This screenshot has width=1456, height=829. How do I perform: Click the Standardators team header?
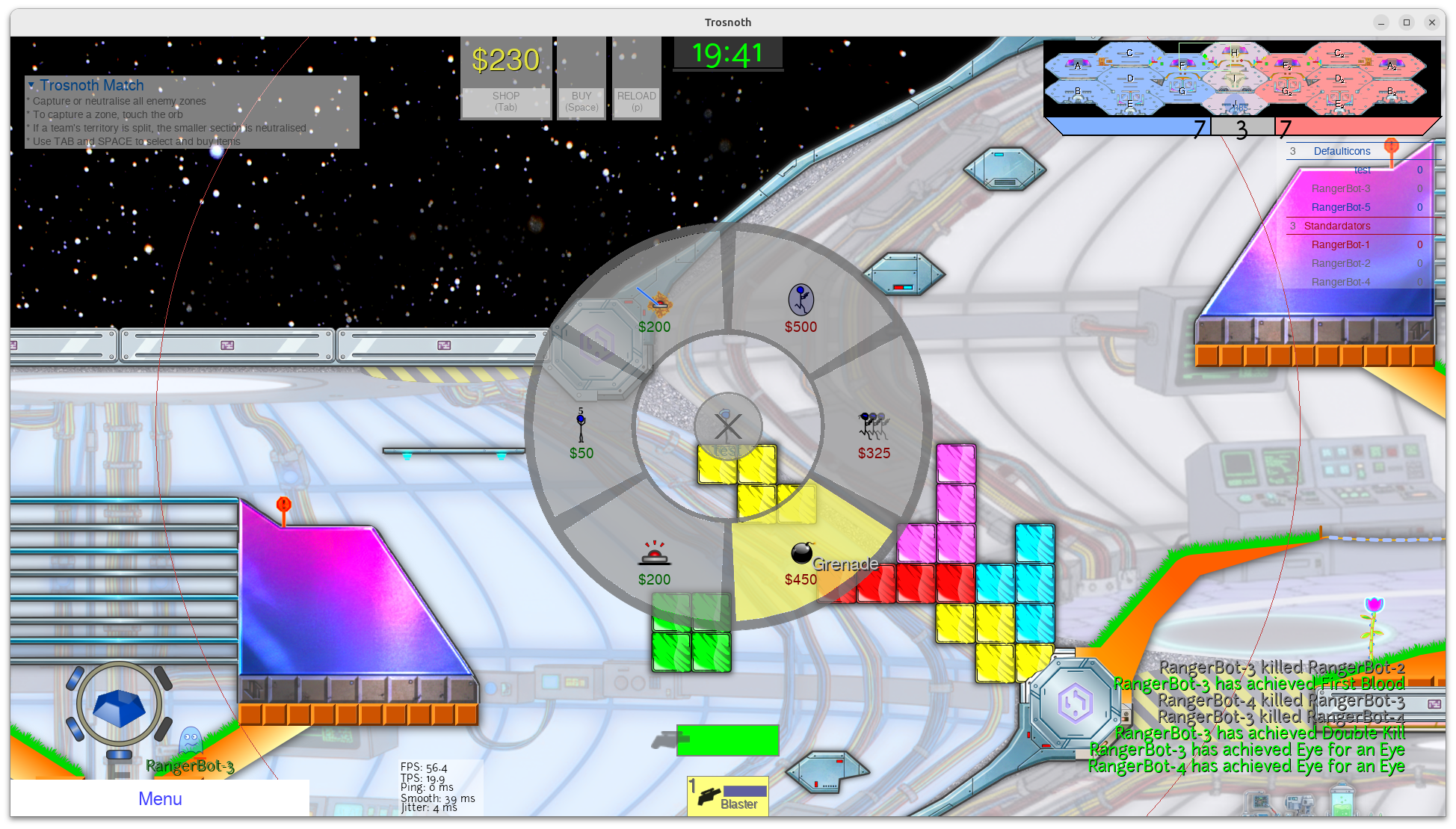[x=1337, y=226]
